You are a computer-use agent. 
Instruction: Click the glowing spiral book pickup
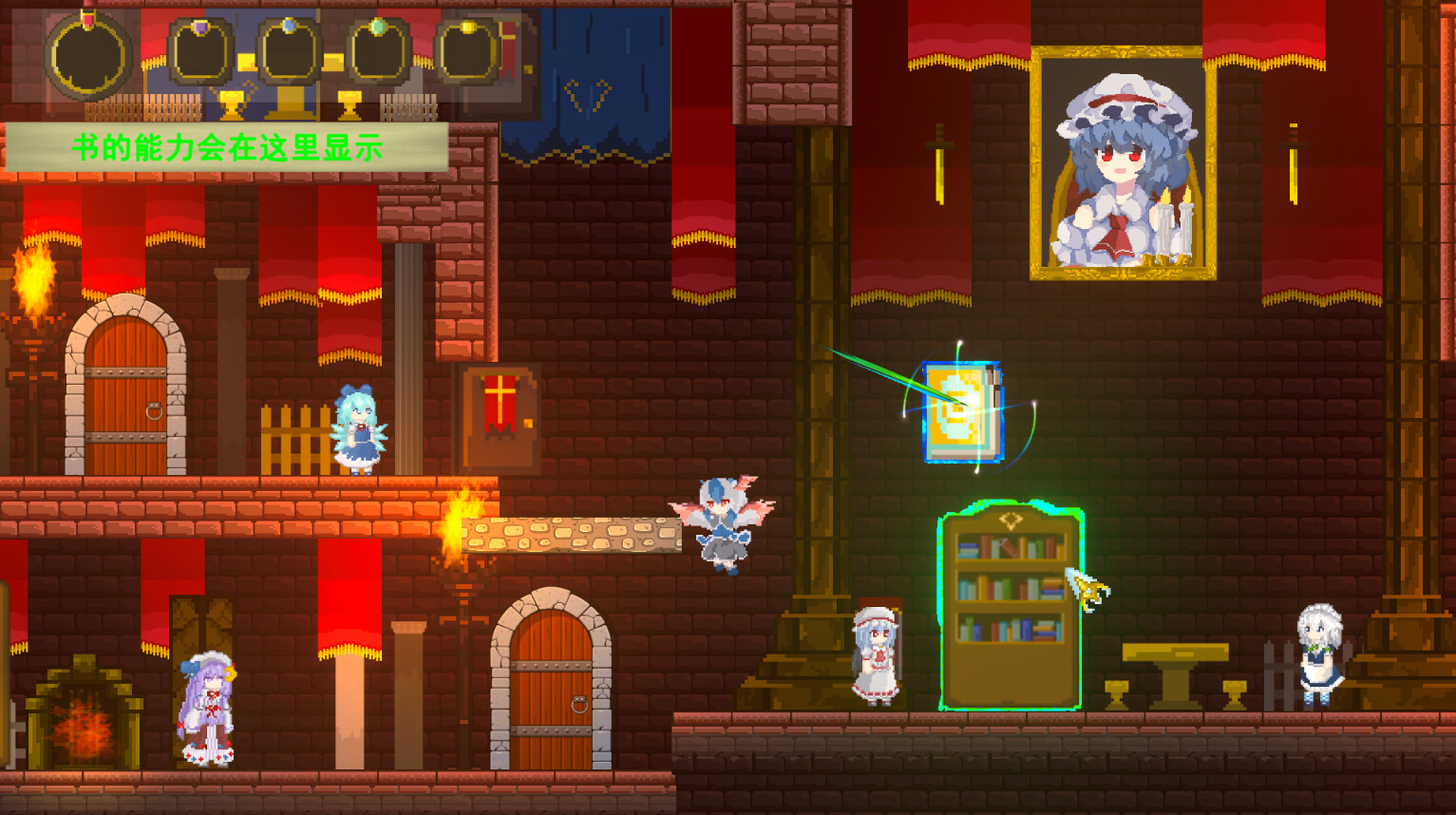pos(961,408)
